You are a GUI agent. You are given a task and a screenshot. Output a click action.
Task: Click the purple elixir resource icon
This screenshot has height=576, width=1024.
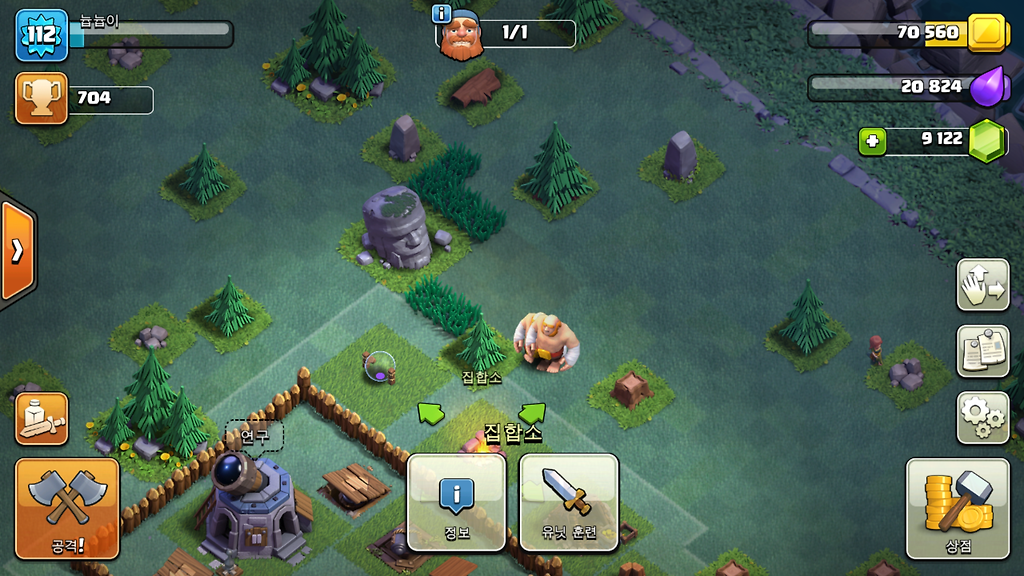click(x=986, y=87)
